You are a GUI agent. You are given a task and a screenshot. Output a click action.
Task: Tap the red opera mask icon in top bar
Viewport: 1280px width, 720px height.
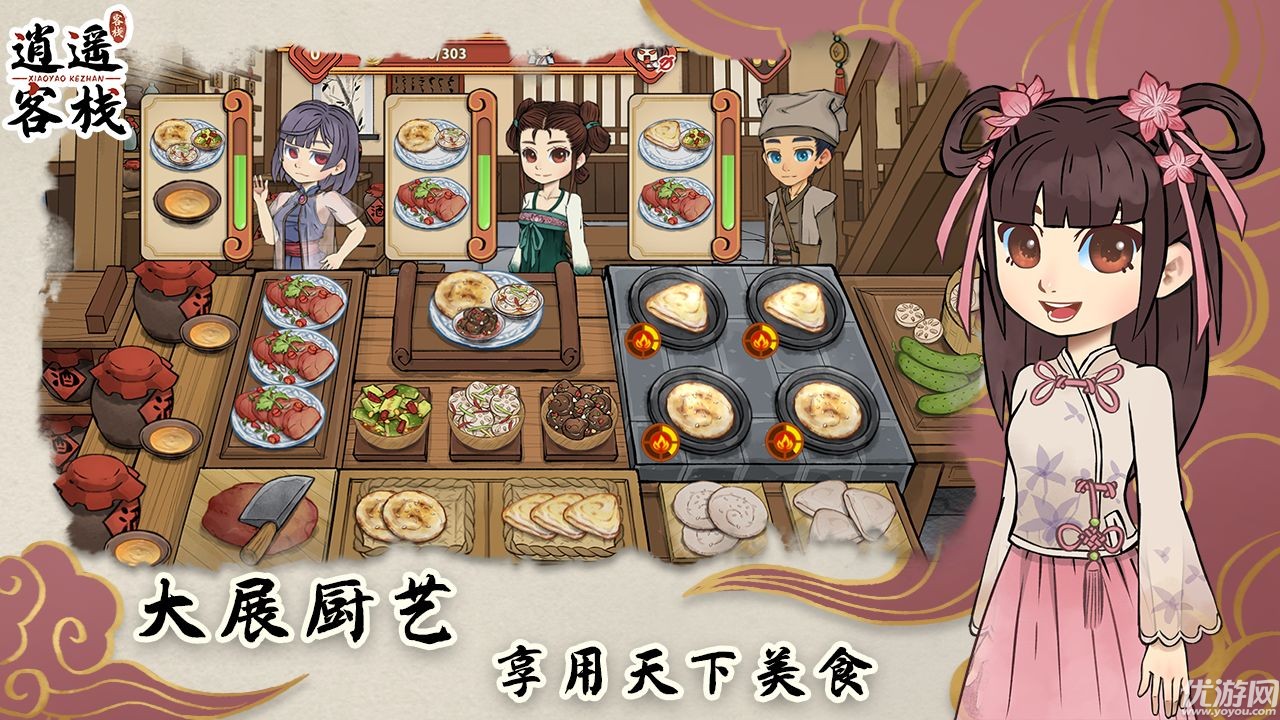click(x=645, y=55)
